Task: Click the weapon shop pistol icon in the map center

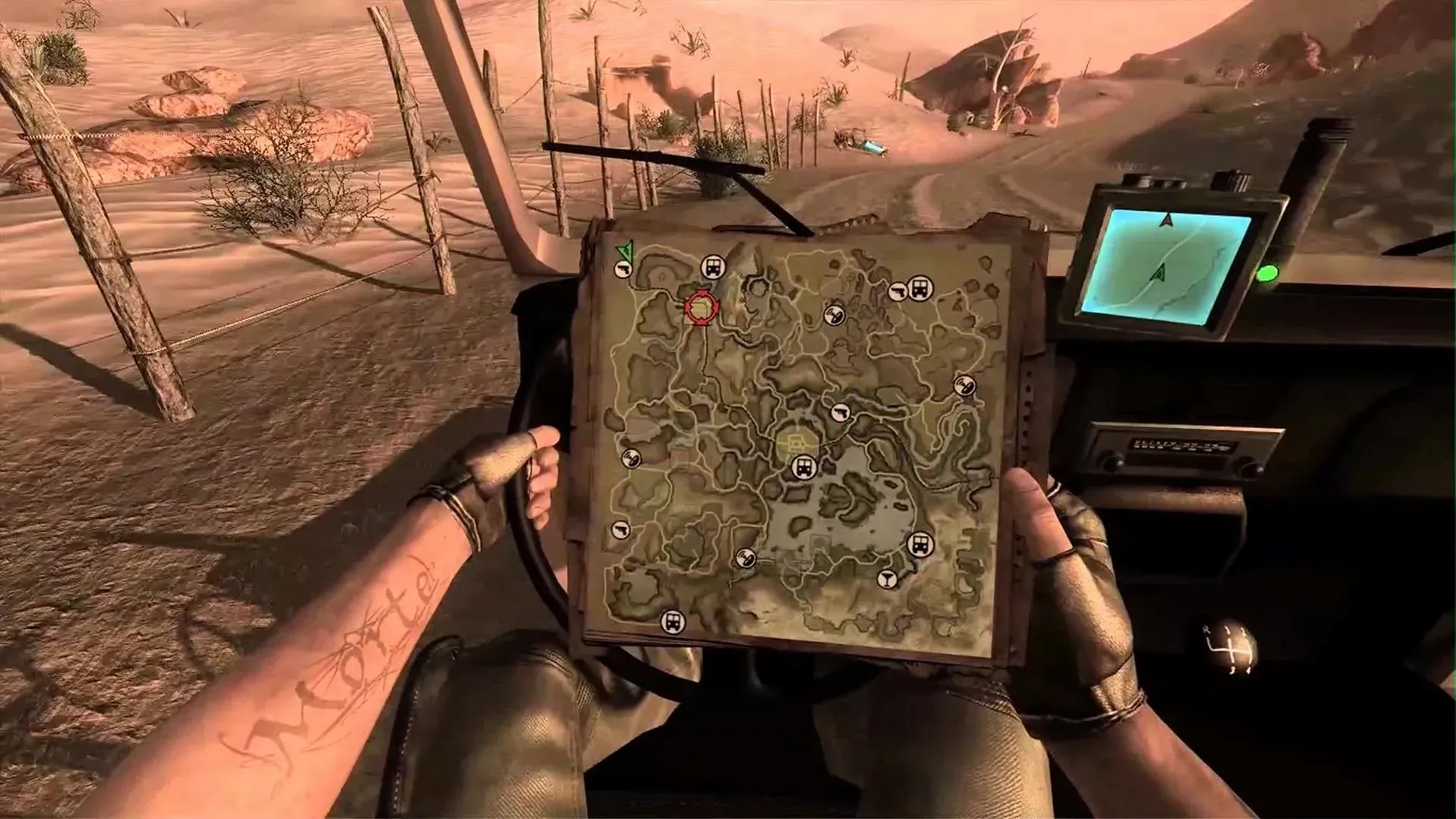Action: [842, 413]
